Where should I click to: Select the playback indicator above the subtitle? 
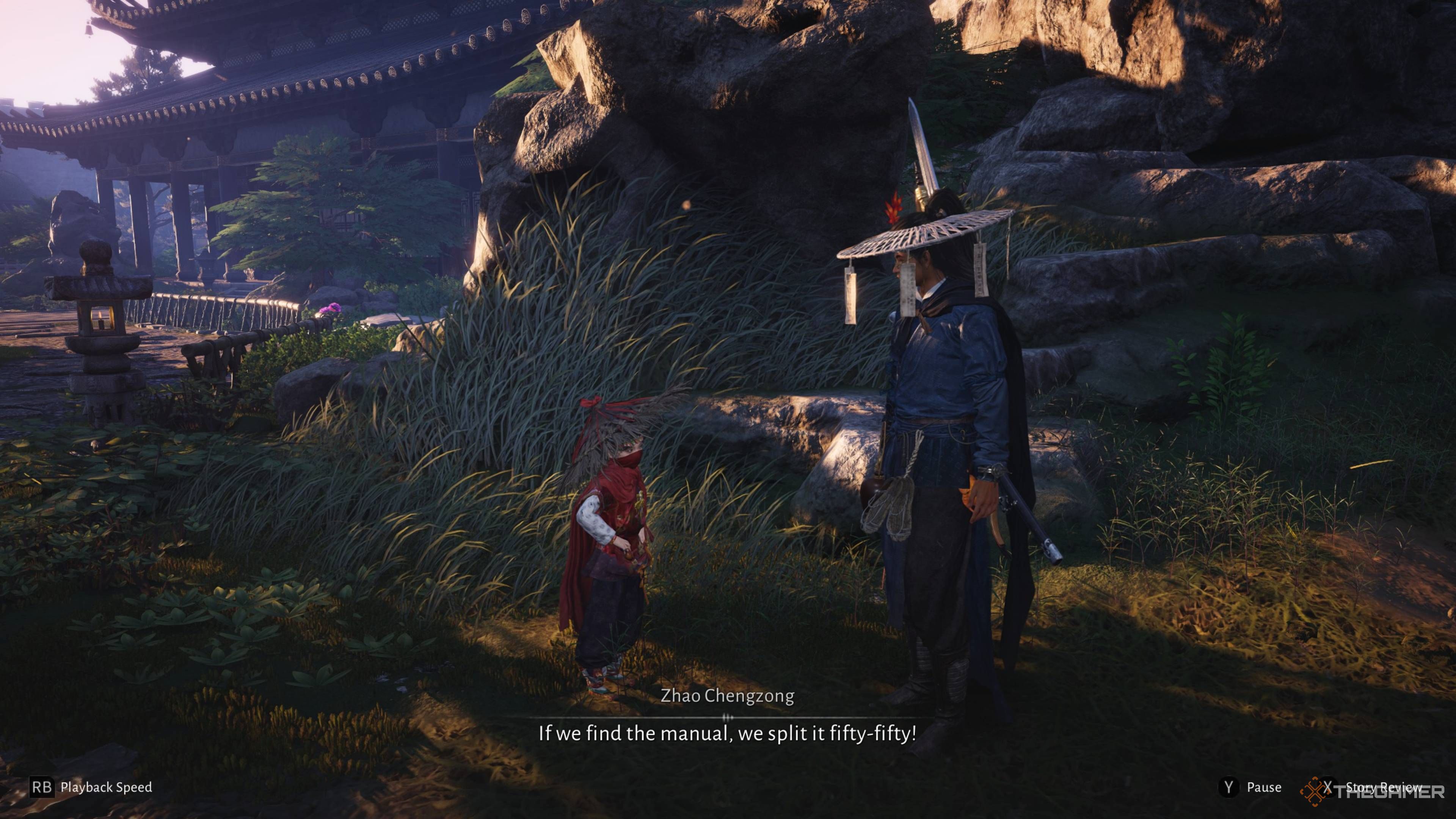click(728, 718)
